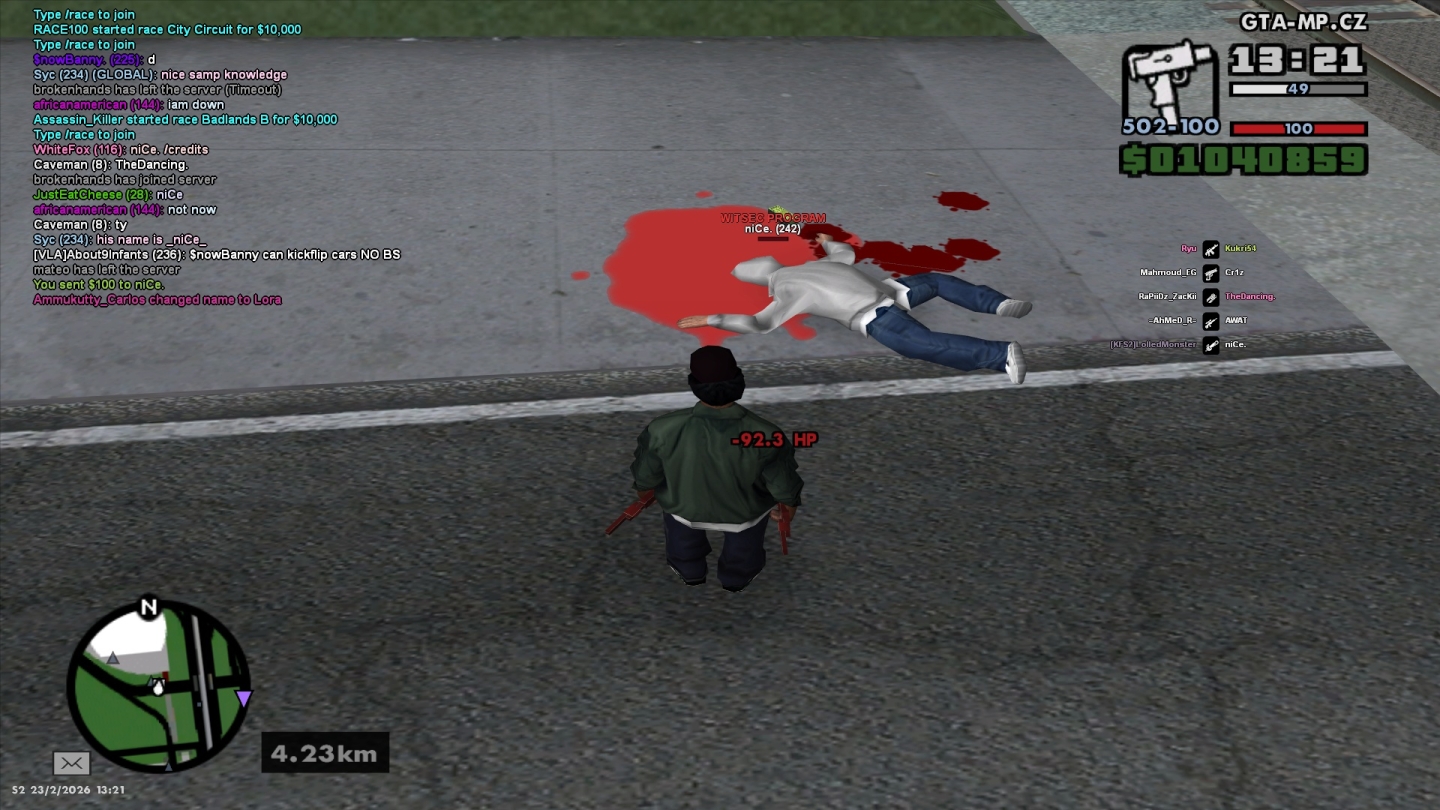Click the sniper icon beside niCe. kill entry
1440x810 pixels.
pos(1210,345)
